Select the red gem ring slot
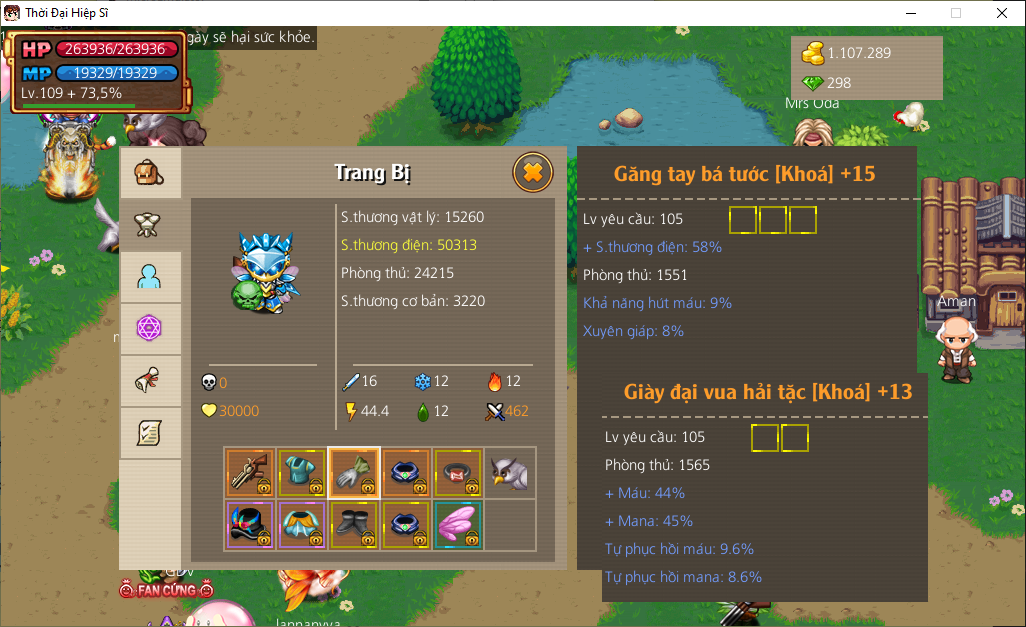 (x=458, y=472)
